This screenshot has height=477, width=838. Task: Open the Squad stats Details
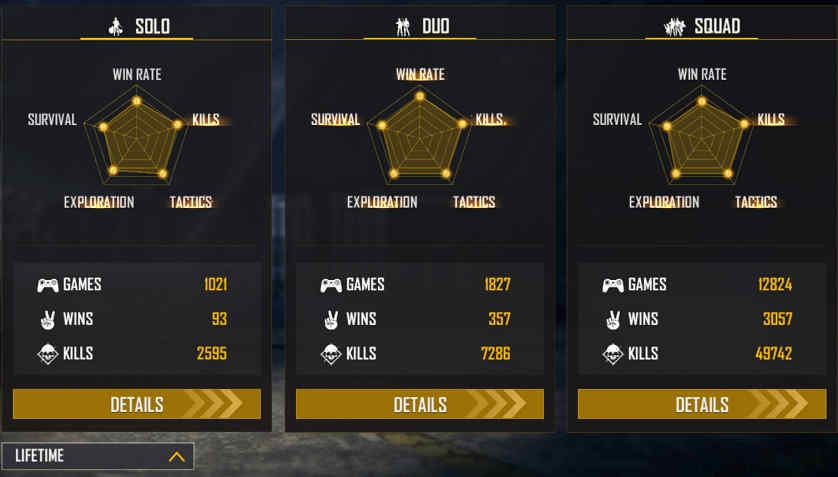point(701,404)
